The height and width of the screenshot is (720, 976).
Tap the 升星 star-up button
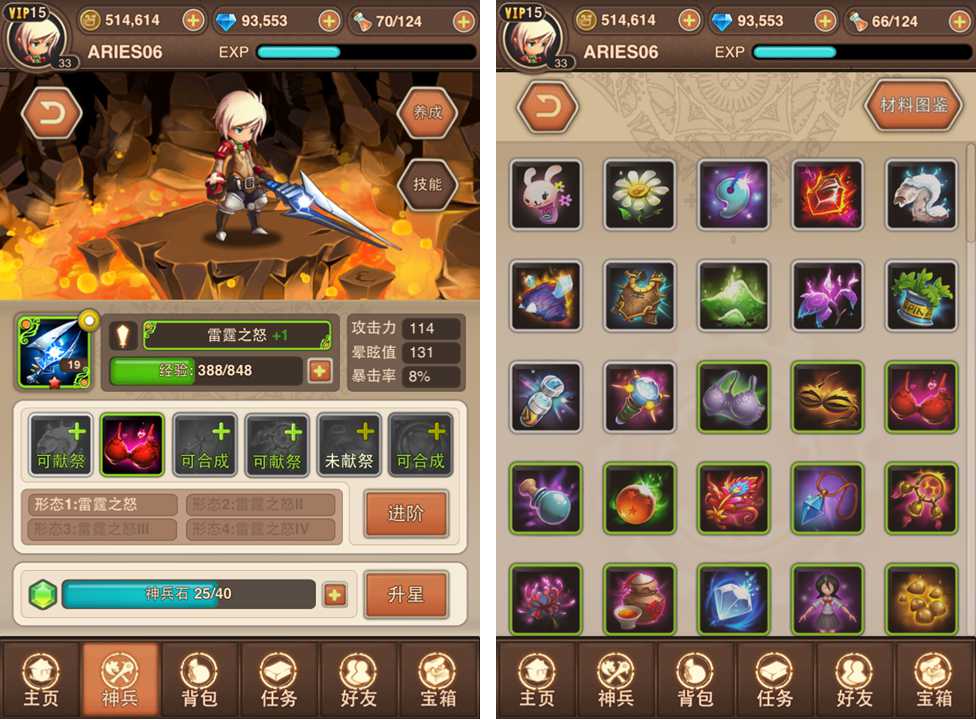(x=405, y=595)
